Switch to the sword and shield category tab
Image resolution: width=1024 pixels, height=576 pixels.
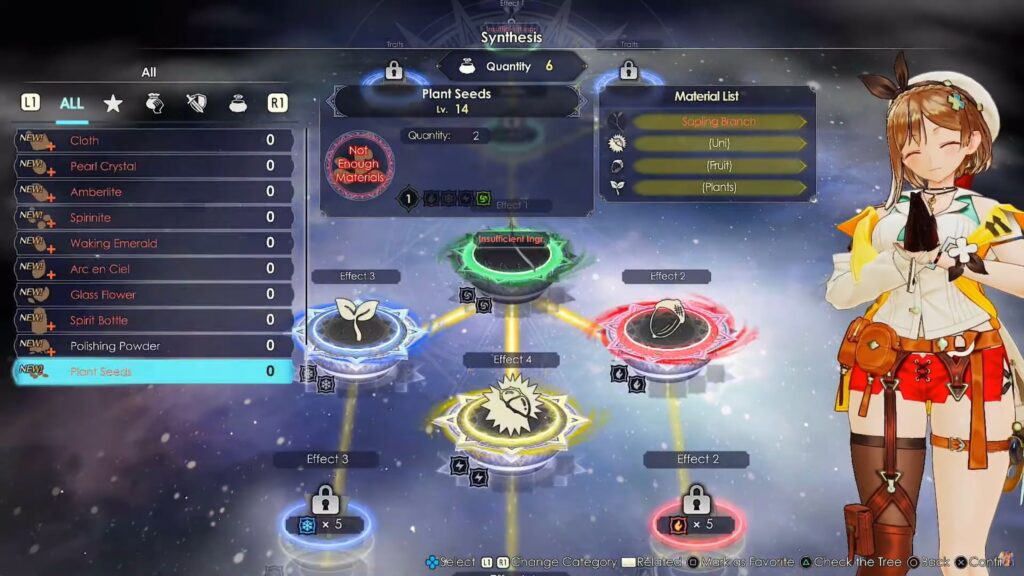pos(196,103)
